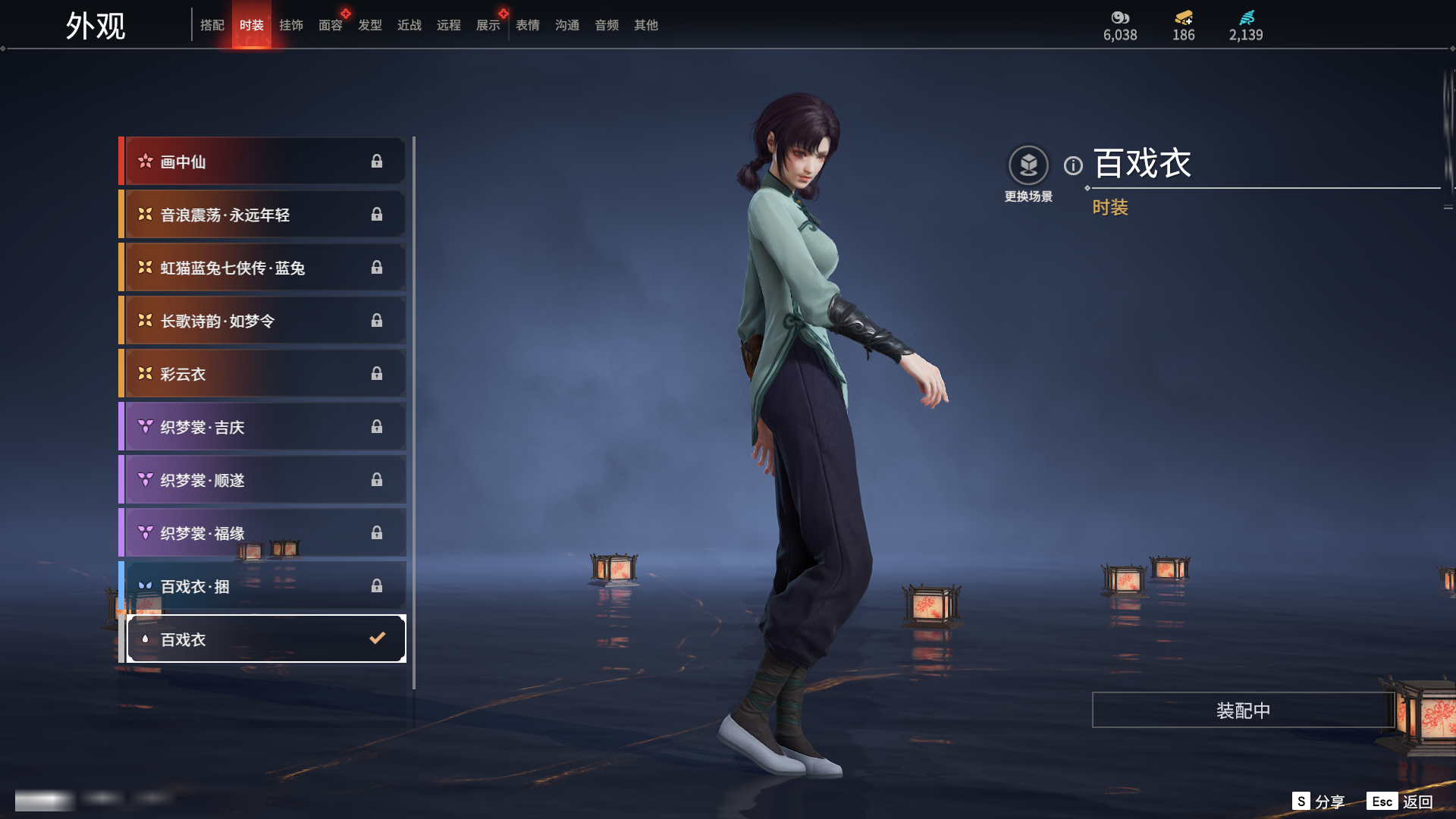Click the 分享 share button
This screenshot has height=819, width=1456.
[x=1319, y=802]
